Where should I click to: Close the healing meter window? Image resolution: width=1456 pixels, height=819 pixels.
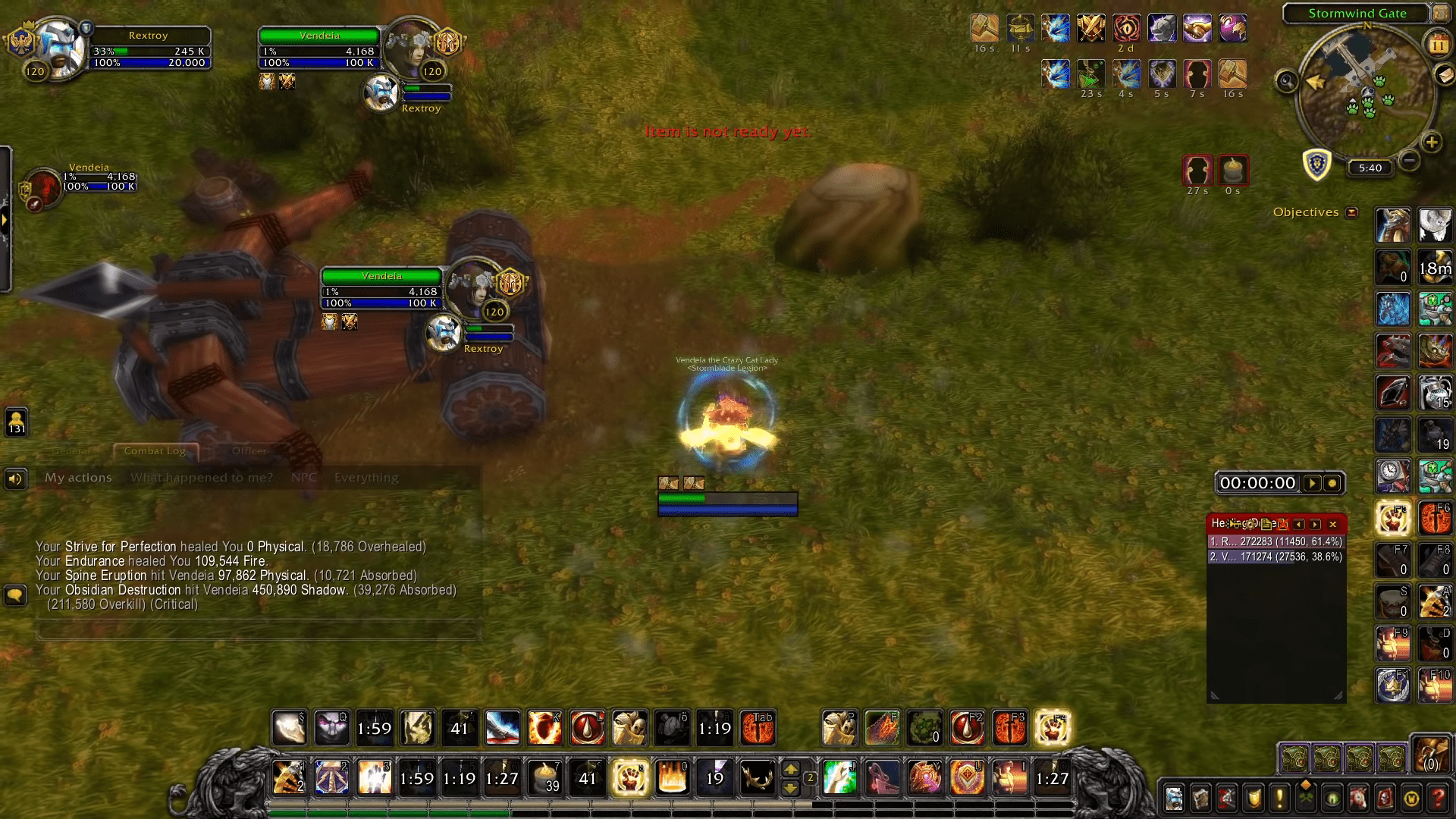(1332, 524)
